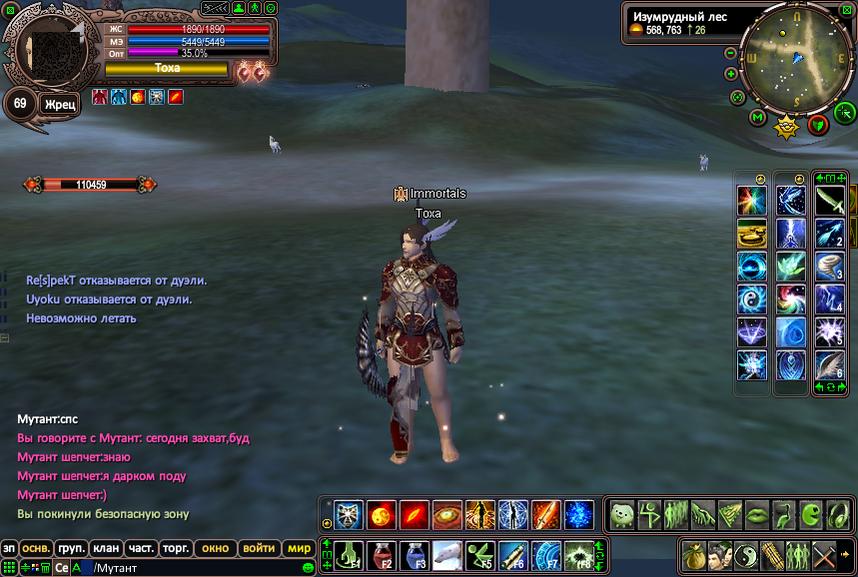
Task: Zoom in the minimap with plus button
Action: (x=731, y=74)
